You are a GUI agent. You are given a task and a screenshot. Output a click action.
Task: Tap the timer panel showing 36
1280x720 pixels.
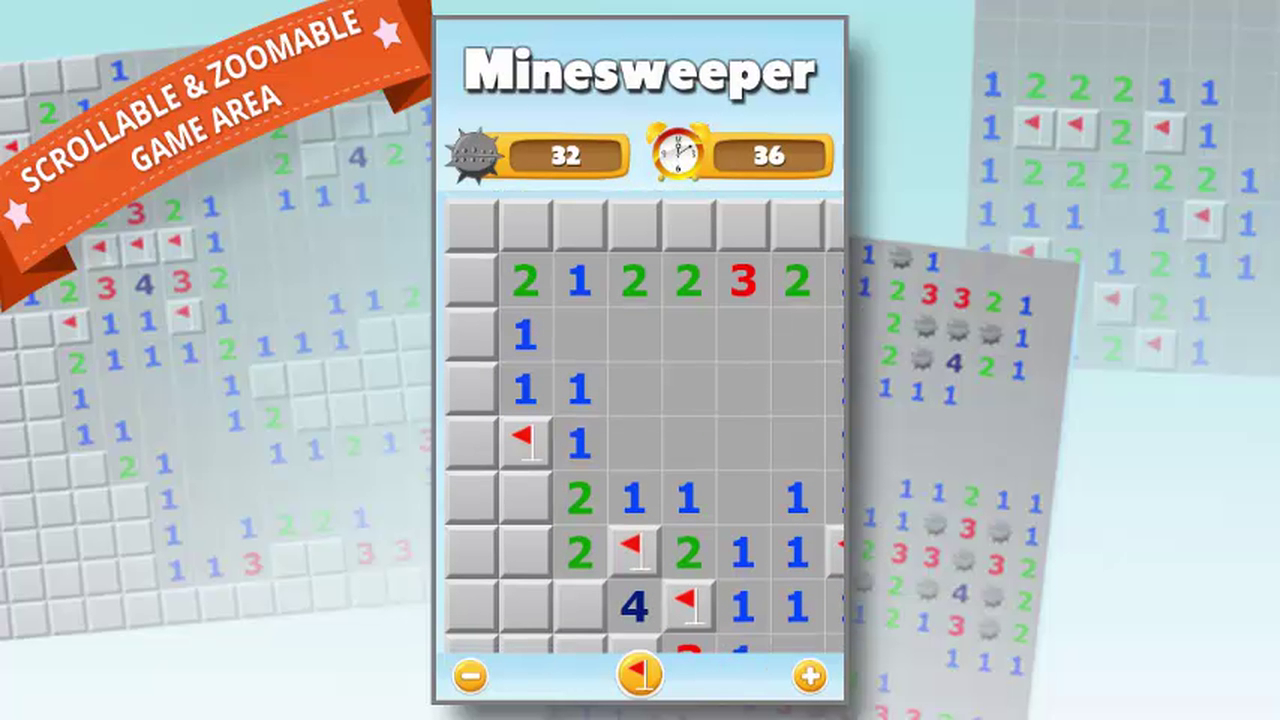(x=770, y=155)
